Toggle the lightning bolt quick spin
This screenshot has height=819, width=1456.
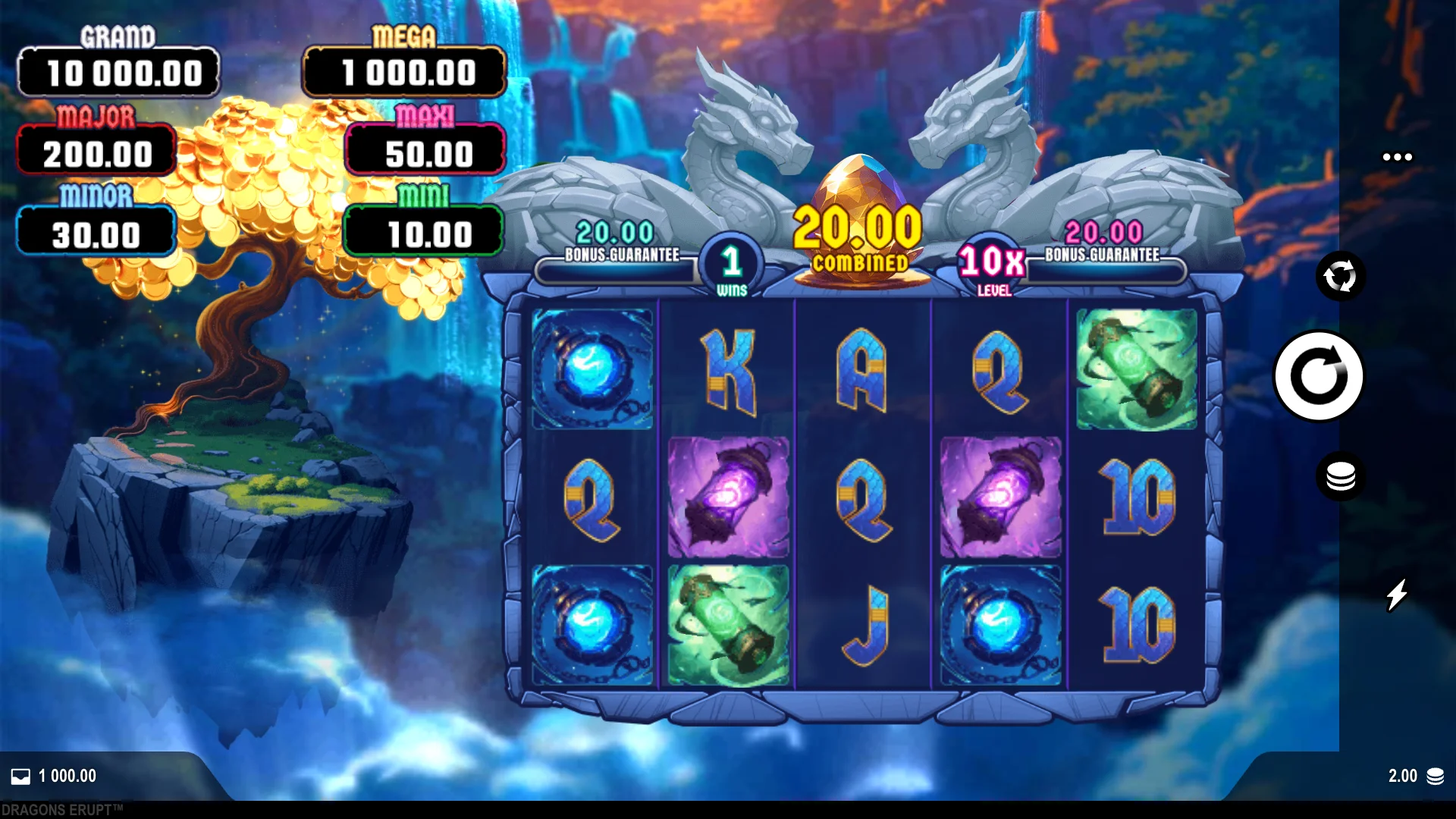tap(1397, 595)
